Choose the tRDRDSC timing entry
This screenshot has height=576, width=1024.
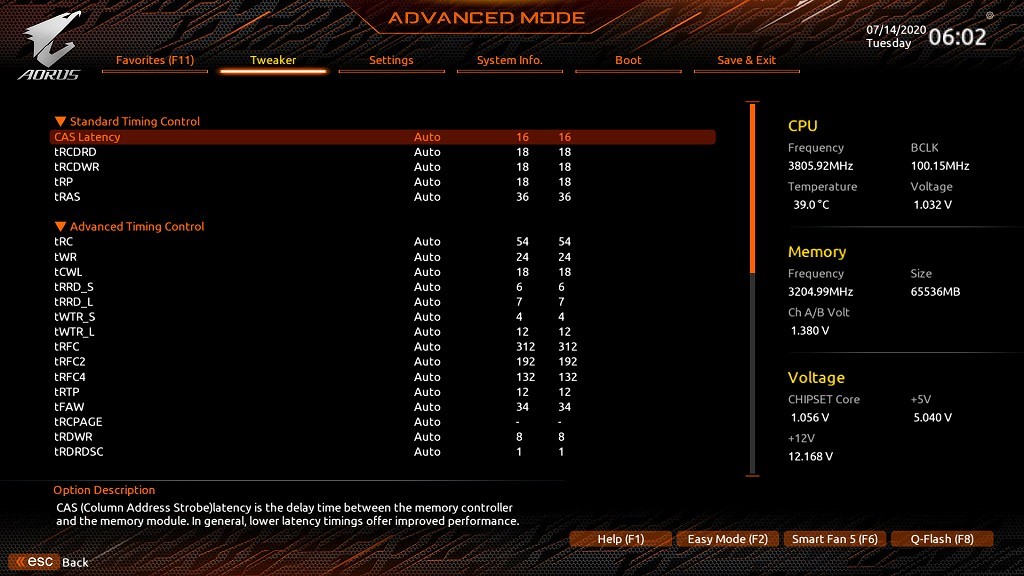pos(79,452)
